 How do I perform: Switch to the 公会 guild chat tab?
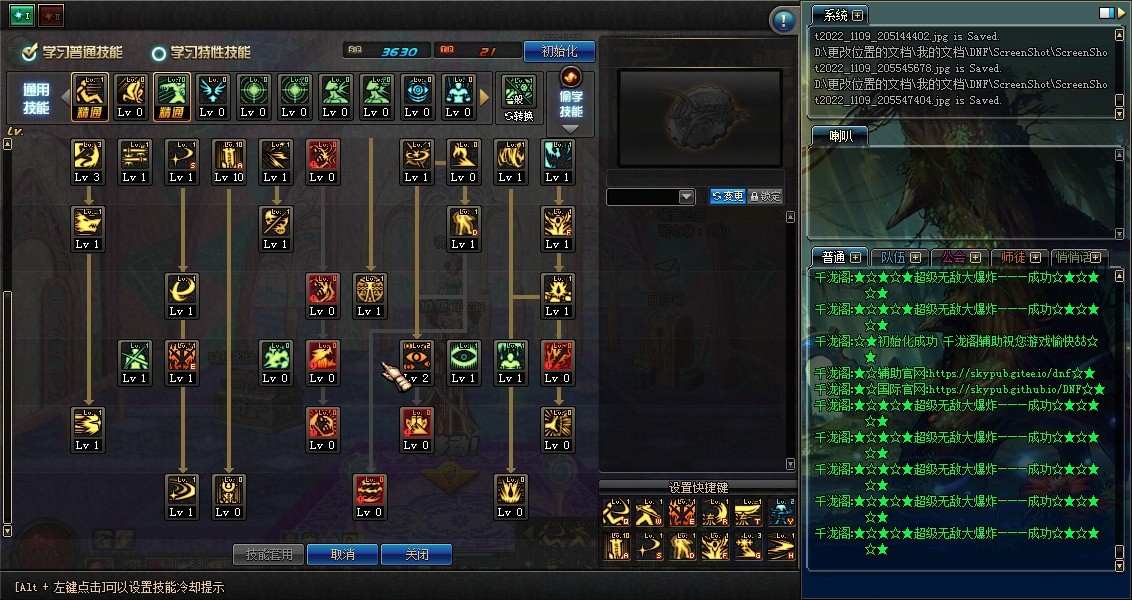(959, 257)
